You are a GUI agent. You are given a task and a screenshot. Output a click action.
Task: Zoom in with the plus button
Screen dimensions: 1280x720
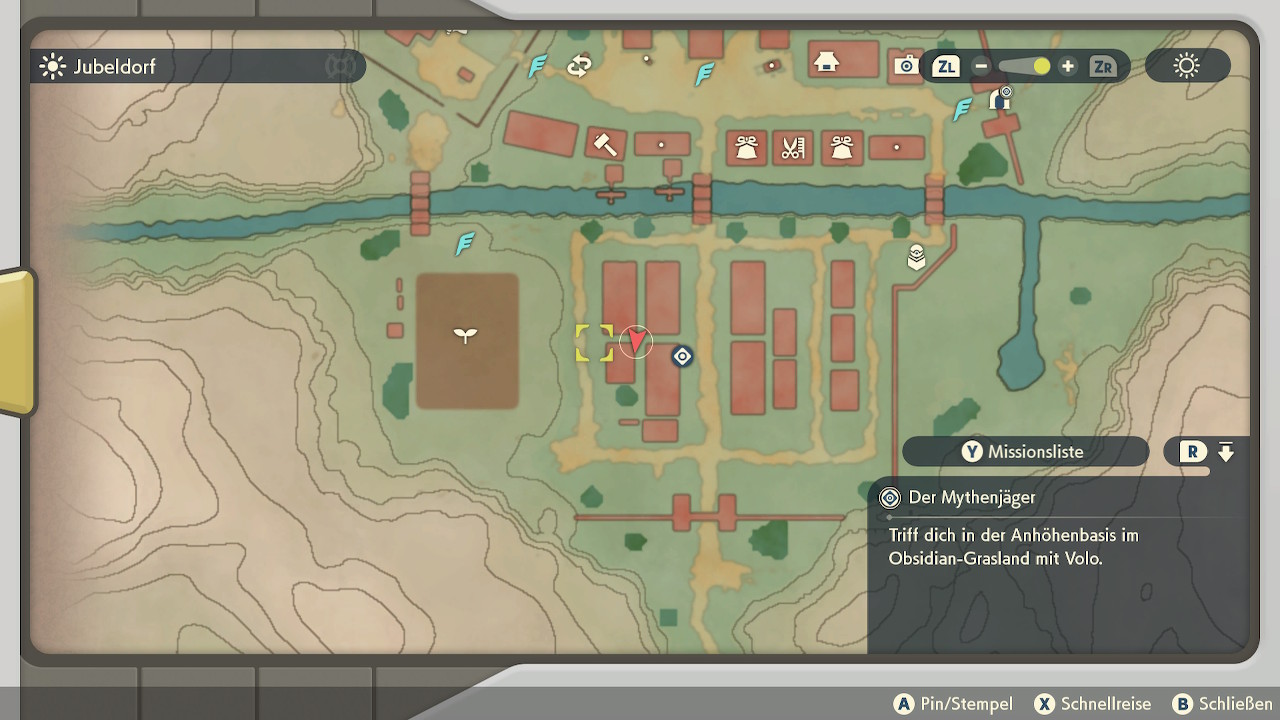pyautogui.click(x=1068, y=67)
